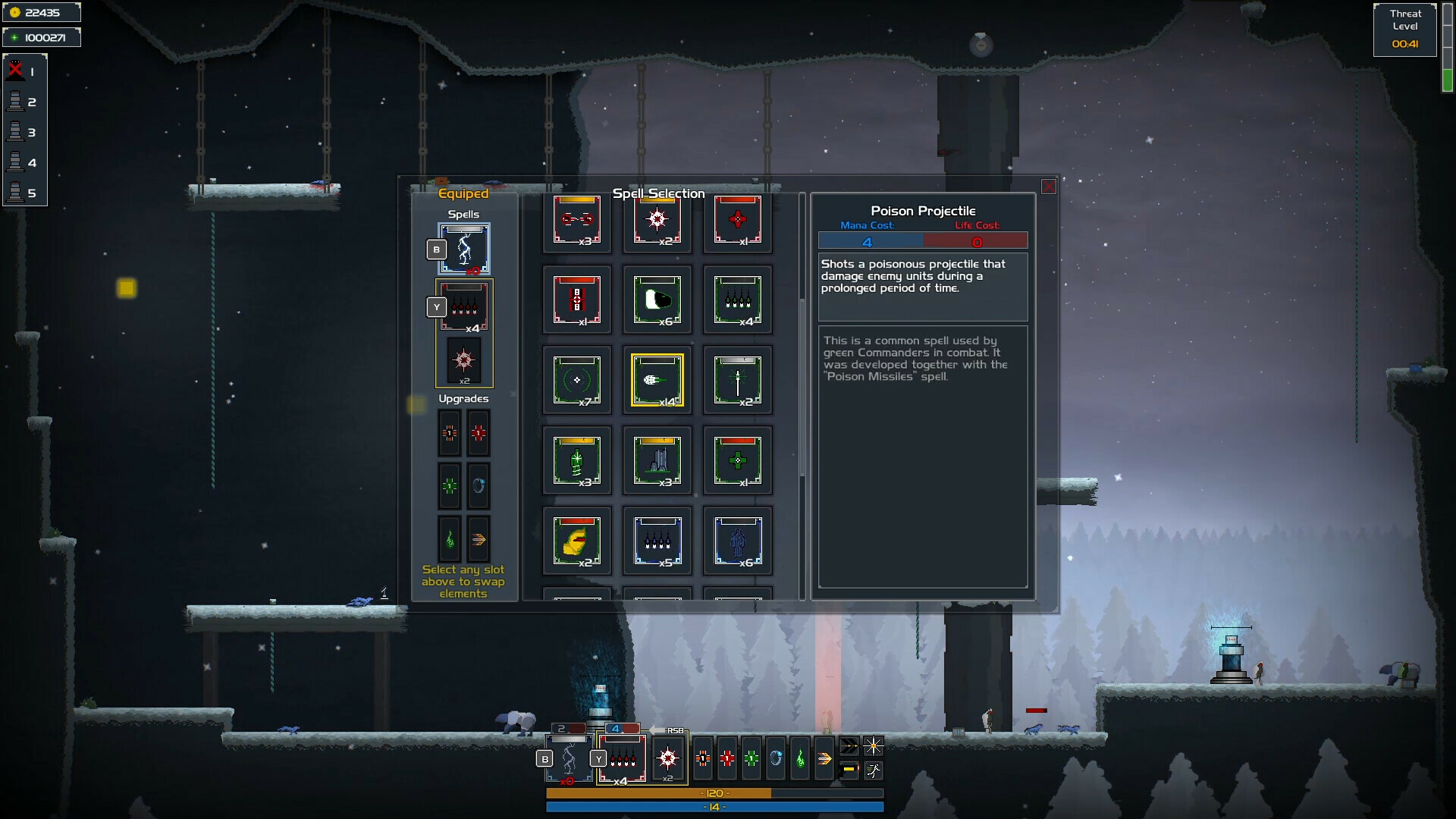
Task: Select the white-and-black blob spell x6
Action: point(657,300)
